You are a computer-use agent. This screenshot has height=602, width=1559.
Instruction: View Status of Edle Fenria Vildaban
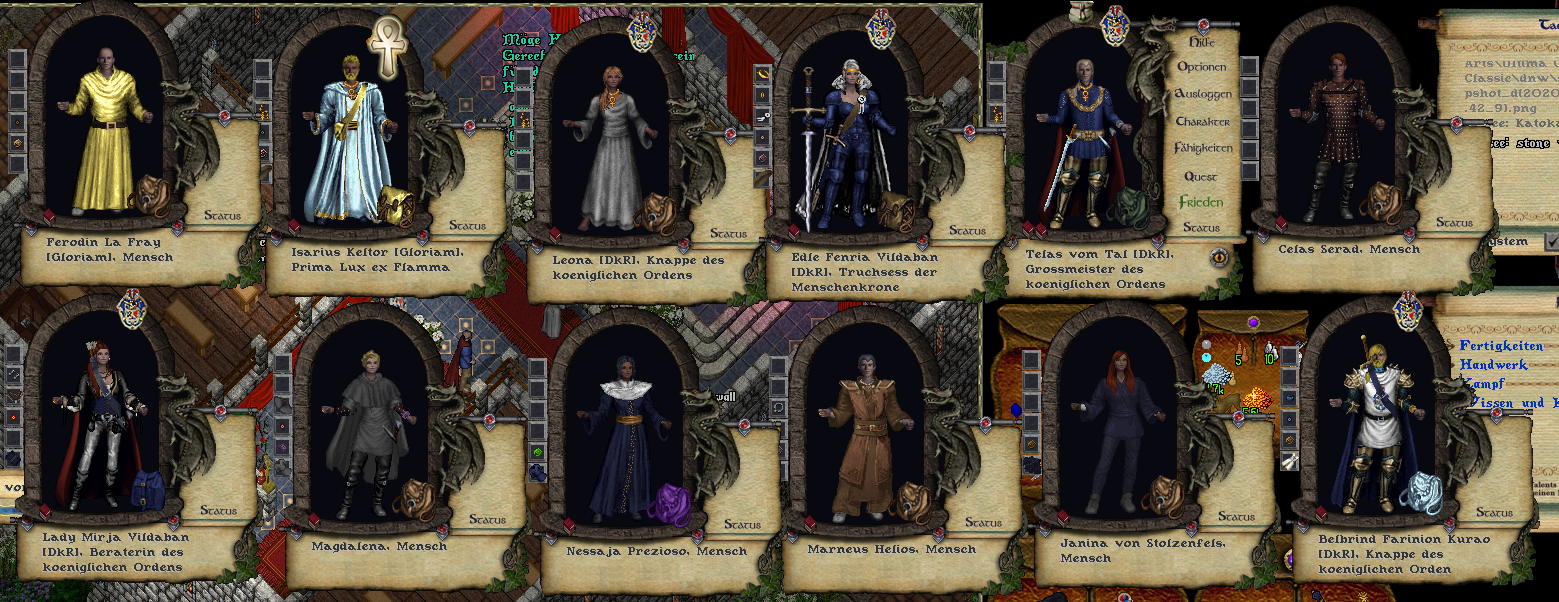(967, 231)
